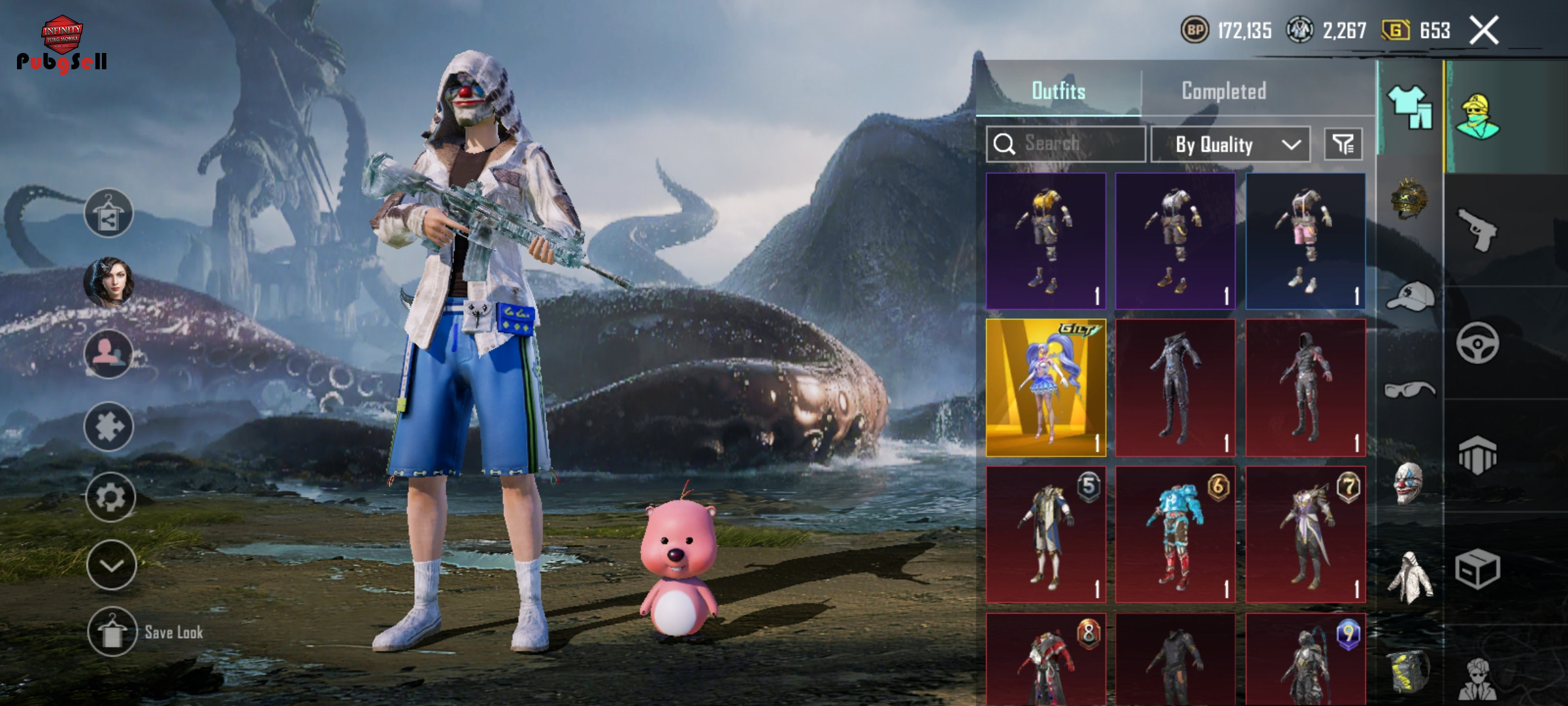
Task: Open the steering wheel vehicles section
Action: (x=1478, y=343)
